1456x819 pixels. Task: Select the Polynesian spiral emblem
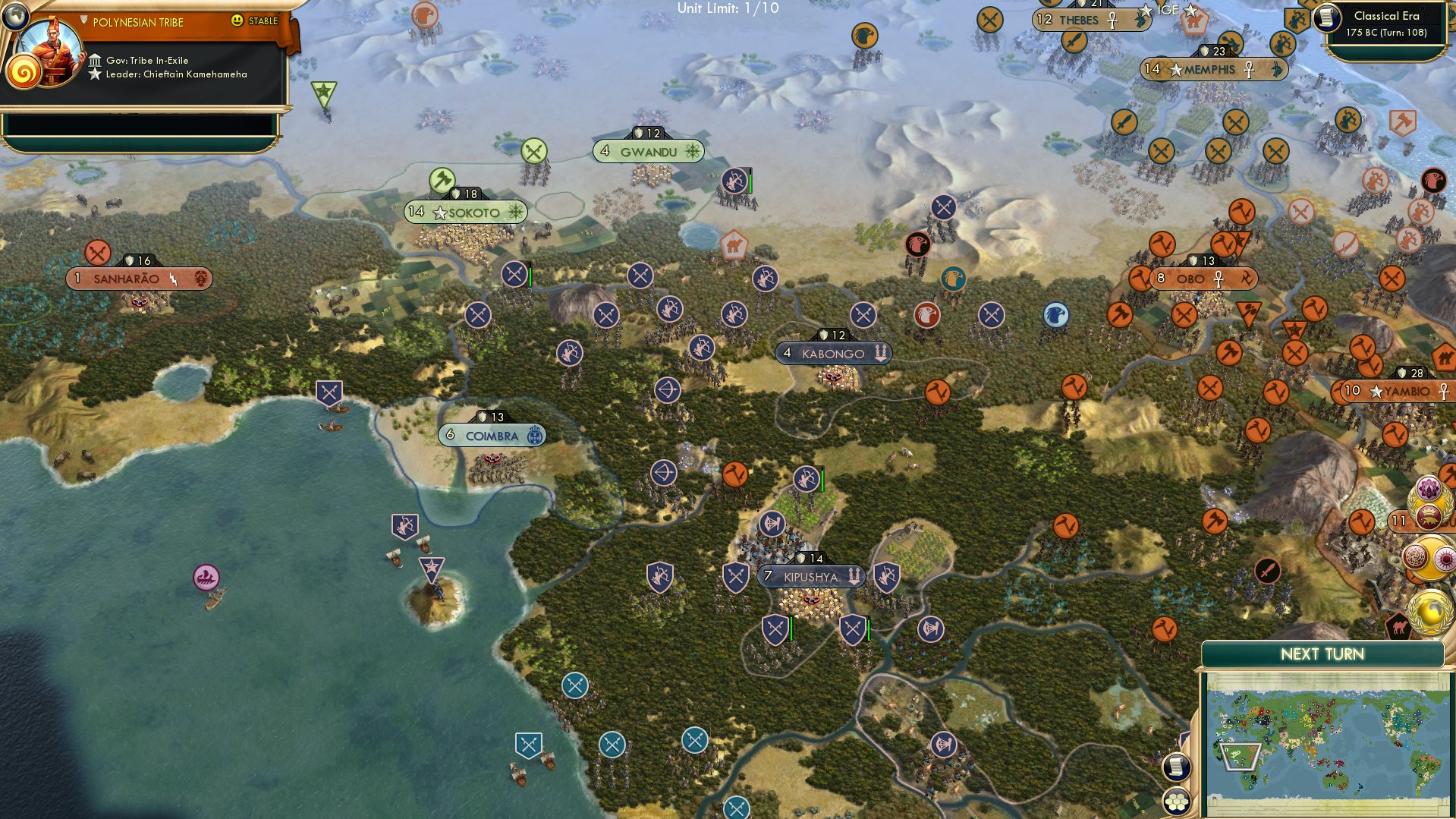tap(24, 72)
